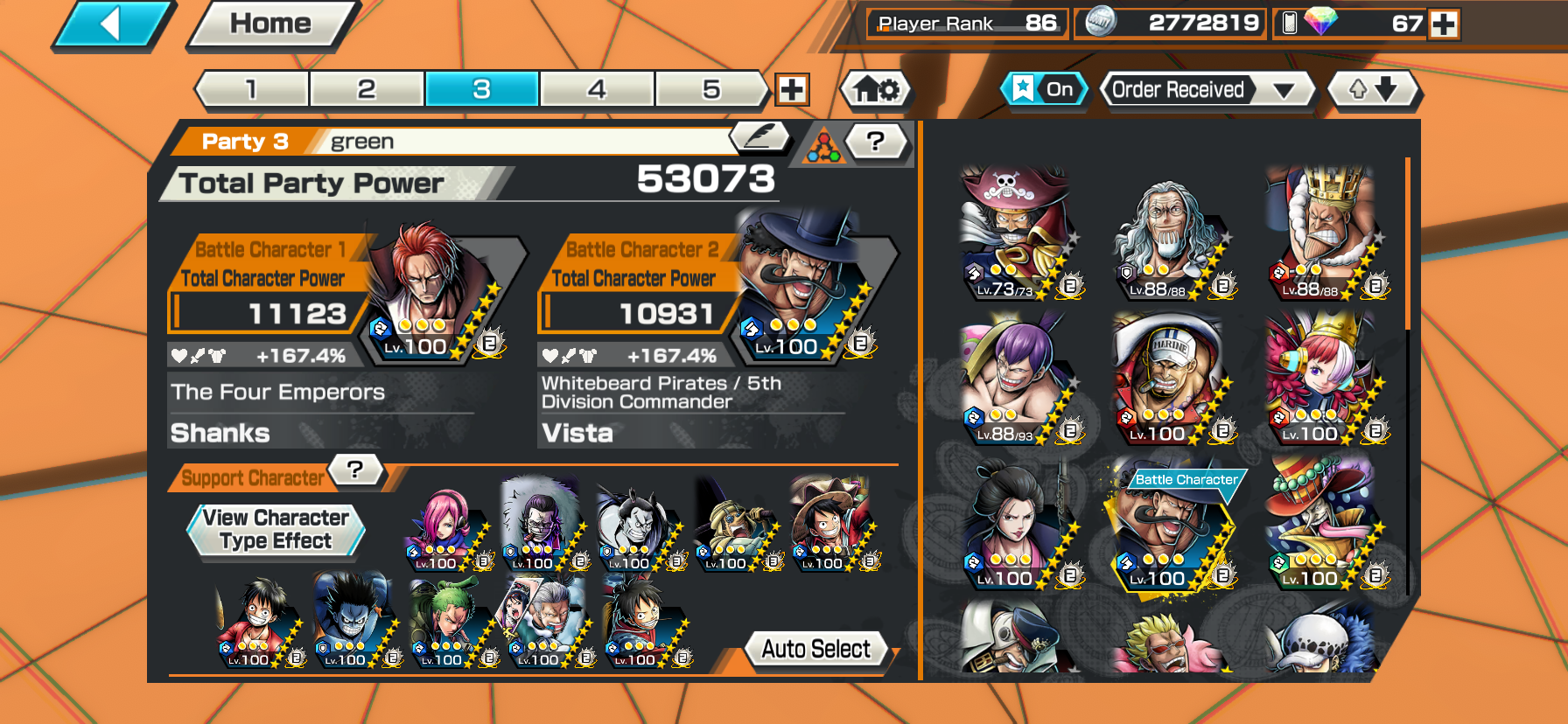This screenshot has height=724, width=1568.
Task: Toggle the favorites filter On
Action: click(x=1044, y=89)
